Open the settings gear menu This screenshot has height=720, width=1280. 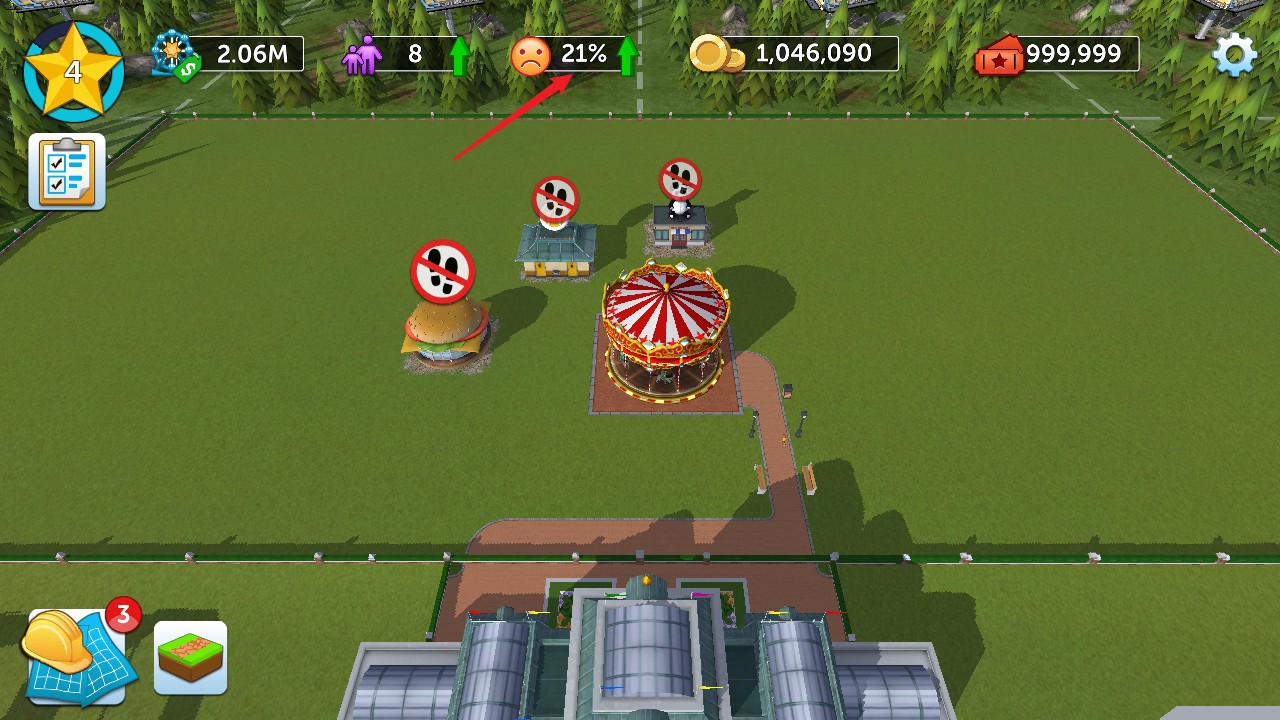point(1234,54)
